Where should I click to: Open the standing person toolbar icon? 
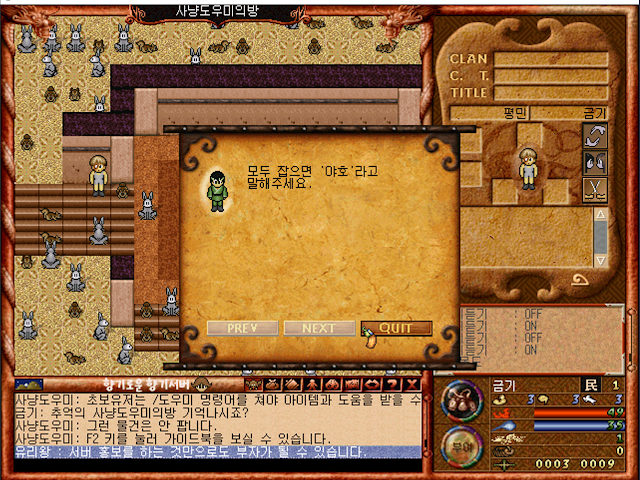coord(313,383)
